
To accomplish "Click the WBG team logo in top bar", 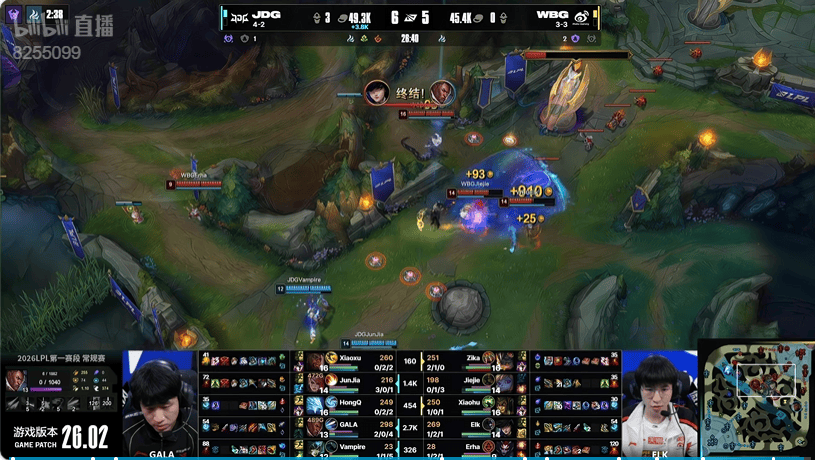I will tap(578, 16).
